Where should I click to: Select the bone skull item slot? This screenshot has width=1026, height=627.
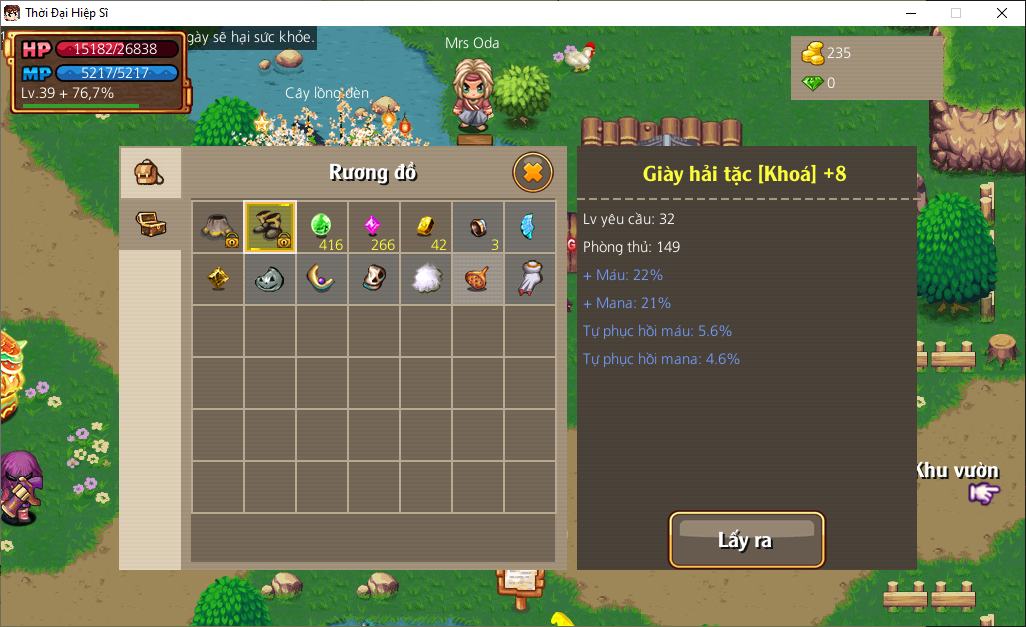coord(374,279)
